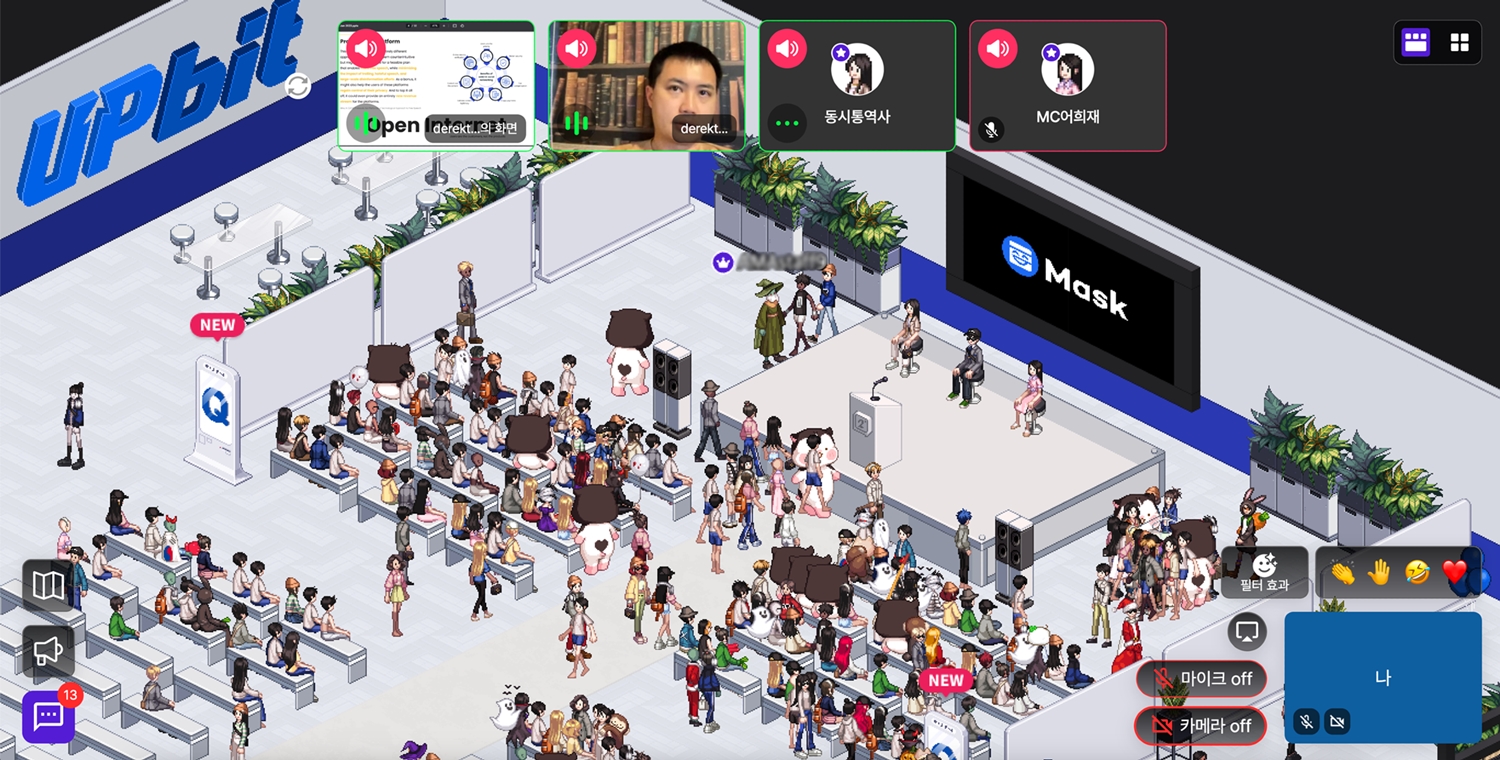Screen dimensions: 1500x760
Task: Select my own blue video tile (나)
Action: coord(1382,675)
